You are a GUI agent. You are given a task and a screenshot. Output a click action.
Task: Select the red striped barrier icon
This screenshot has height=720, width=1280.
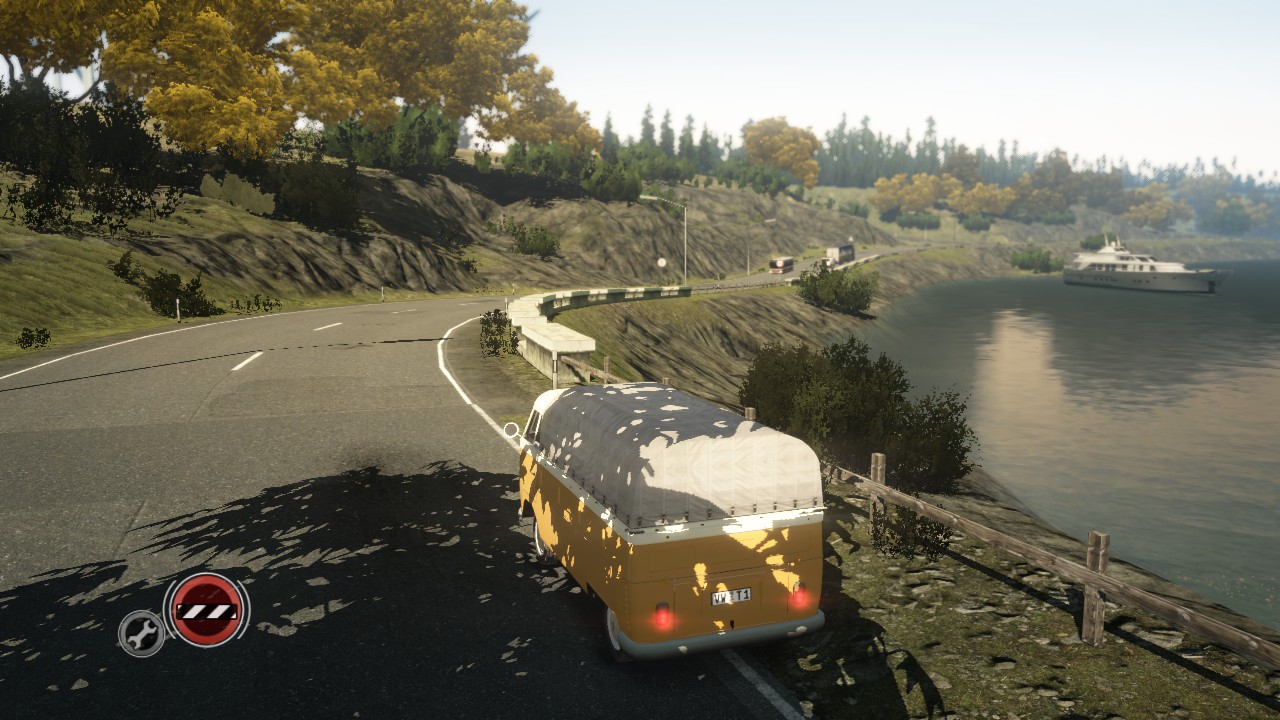206,610
